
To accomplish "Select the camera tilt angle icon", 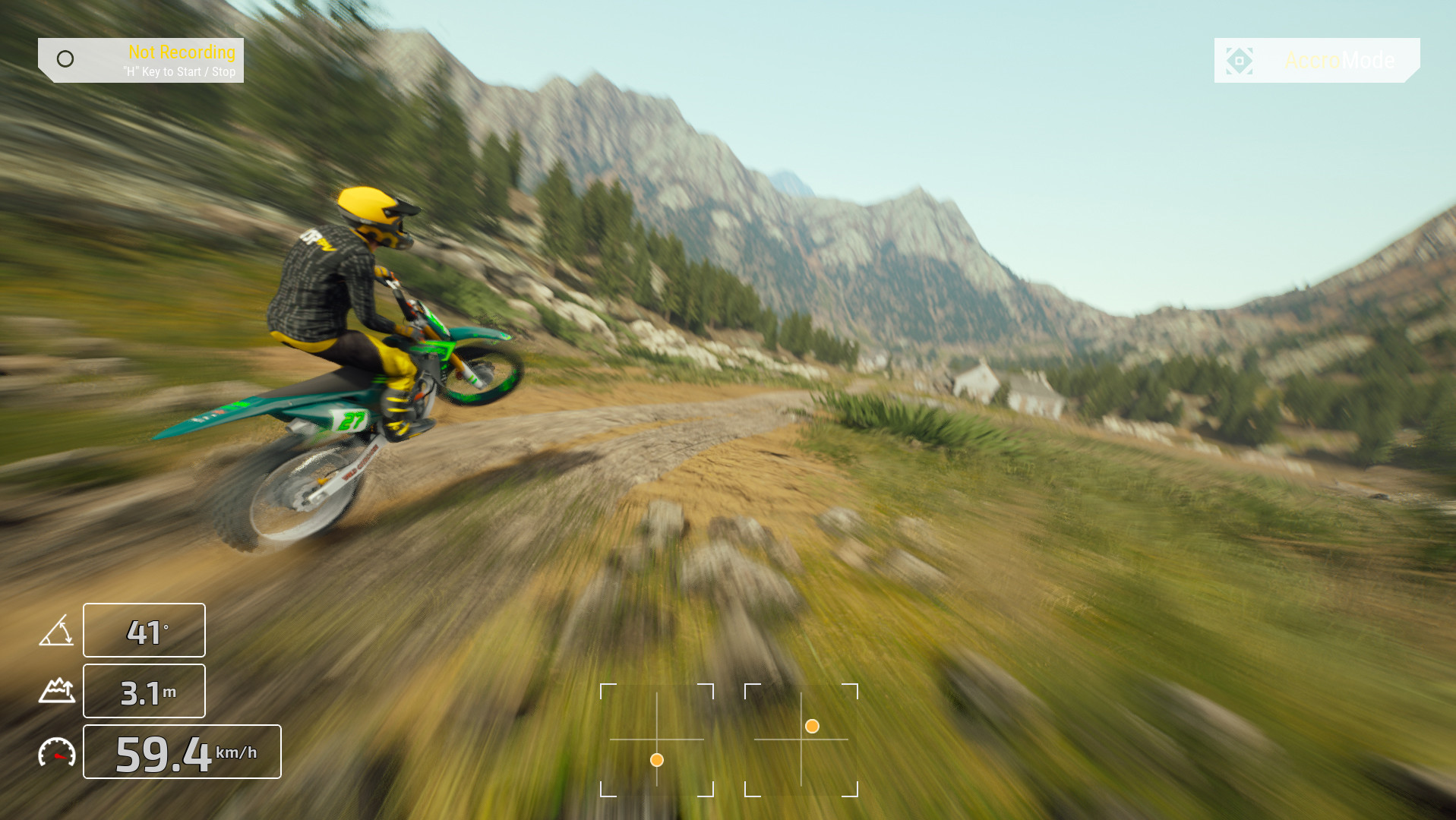I will 57,629.
